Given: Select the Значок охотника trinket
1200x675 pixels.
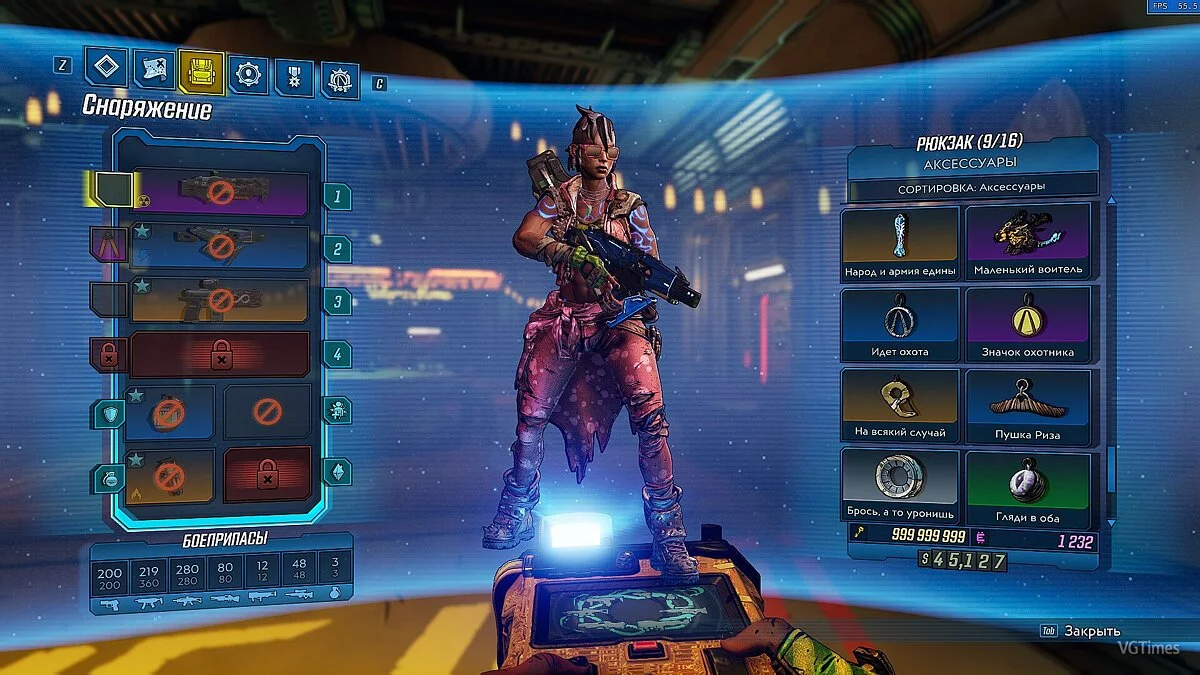Looking at the screenshot, I should point(1026,324).
